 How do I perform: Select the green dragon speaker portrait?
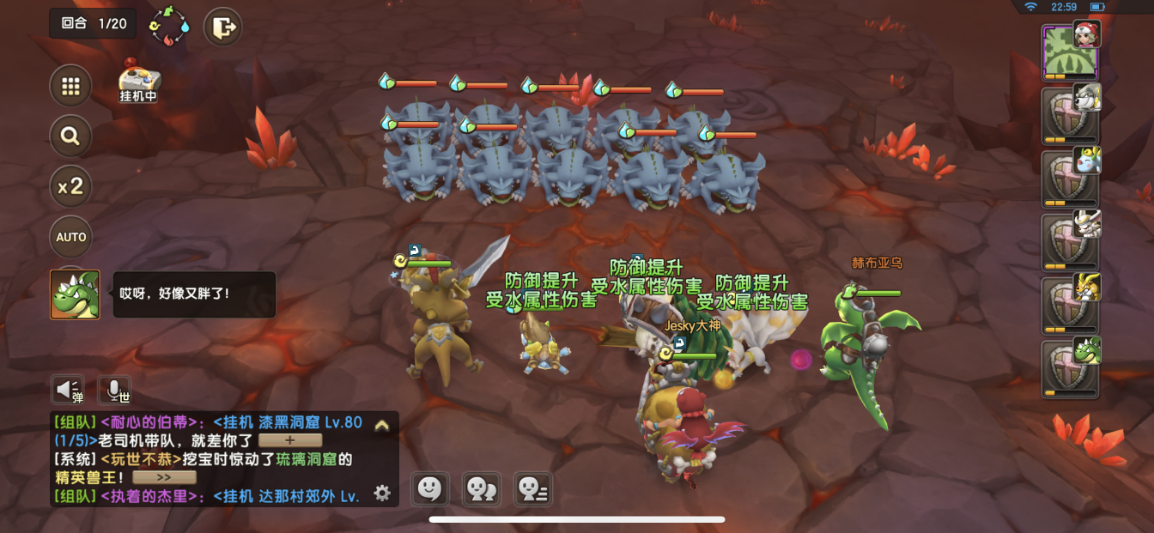pyautogui.click(x=75, y=294)
